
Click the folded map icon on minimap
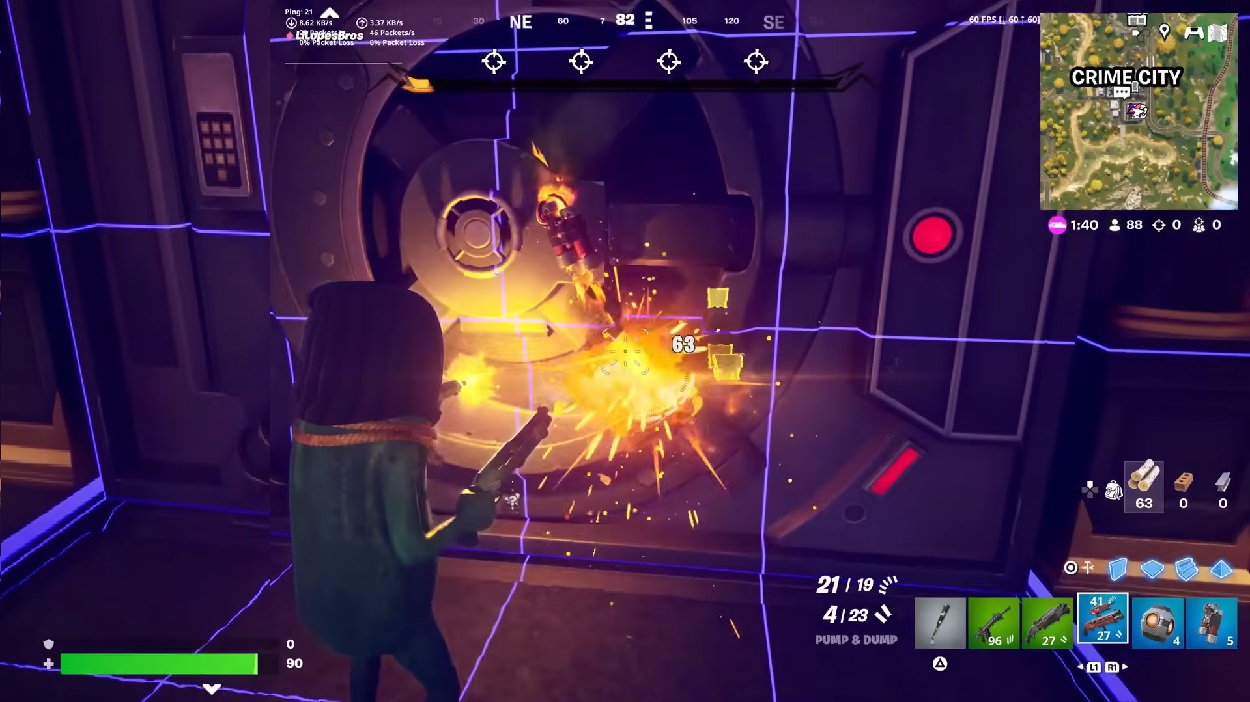(x=1217, y=32)
